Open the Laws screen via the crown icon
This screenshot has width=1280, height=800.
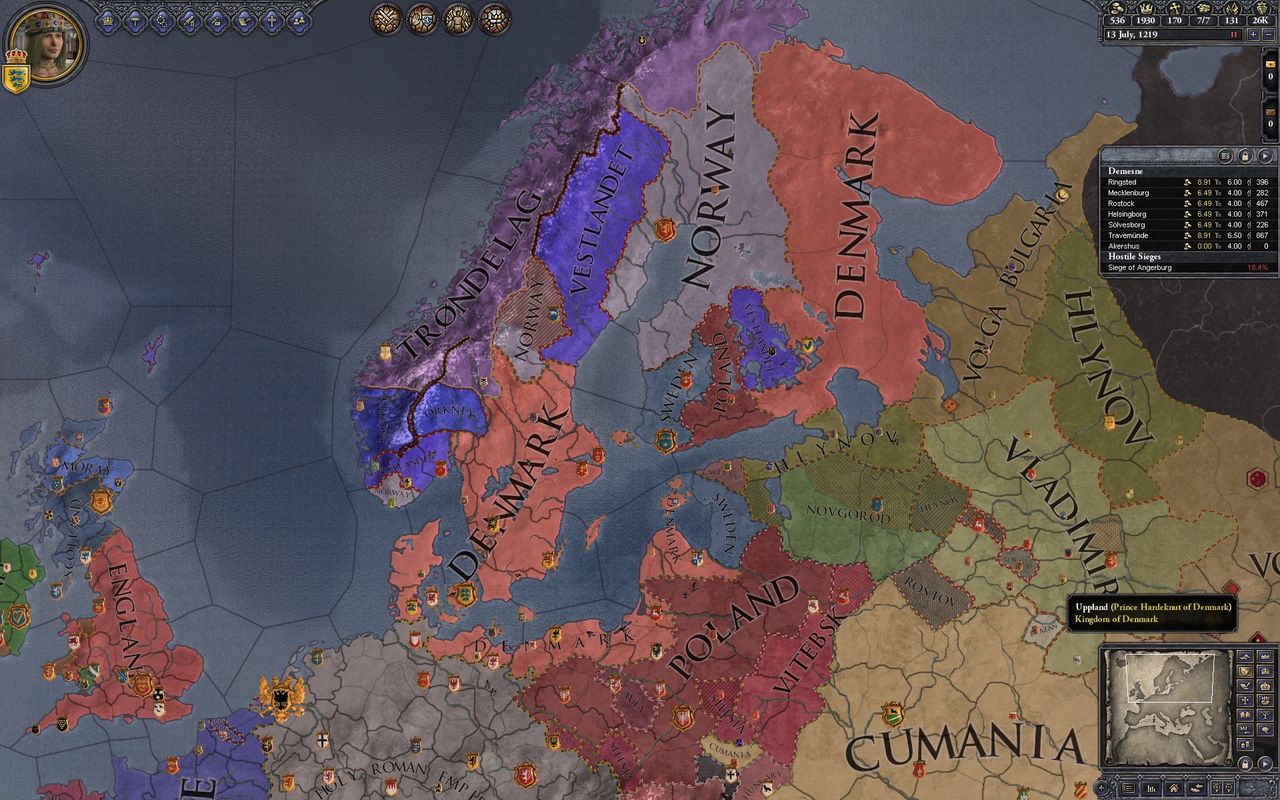point(108,20)
